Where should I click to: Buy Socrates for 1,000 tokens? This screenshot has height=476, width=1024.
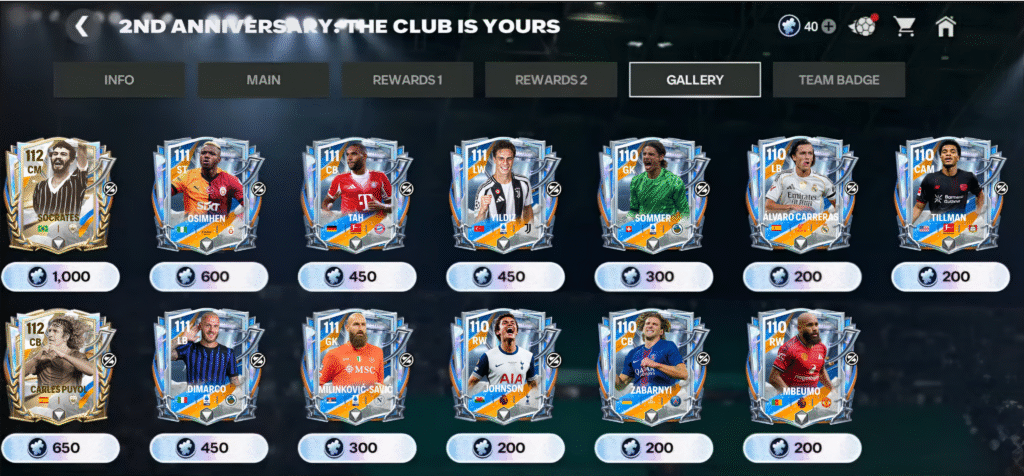pos(61,277)
